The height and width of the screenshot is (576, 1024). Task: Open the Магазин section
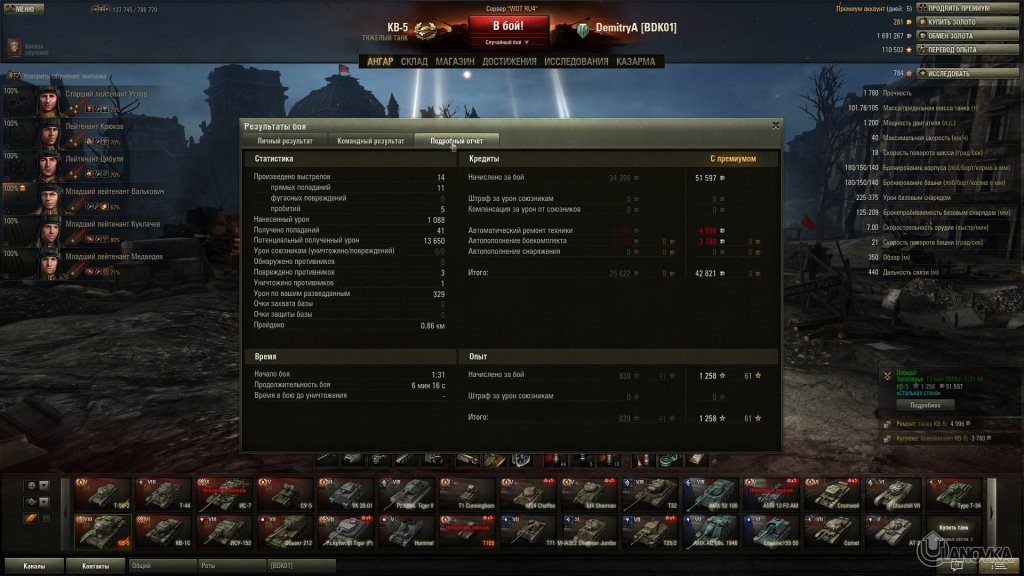pos(455,61)
